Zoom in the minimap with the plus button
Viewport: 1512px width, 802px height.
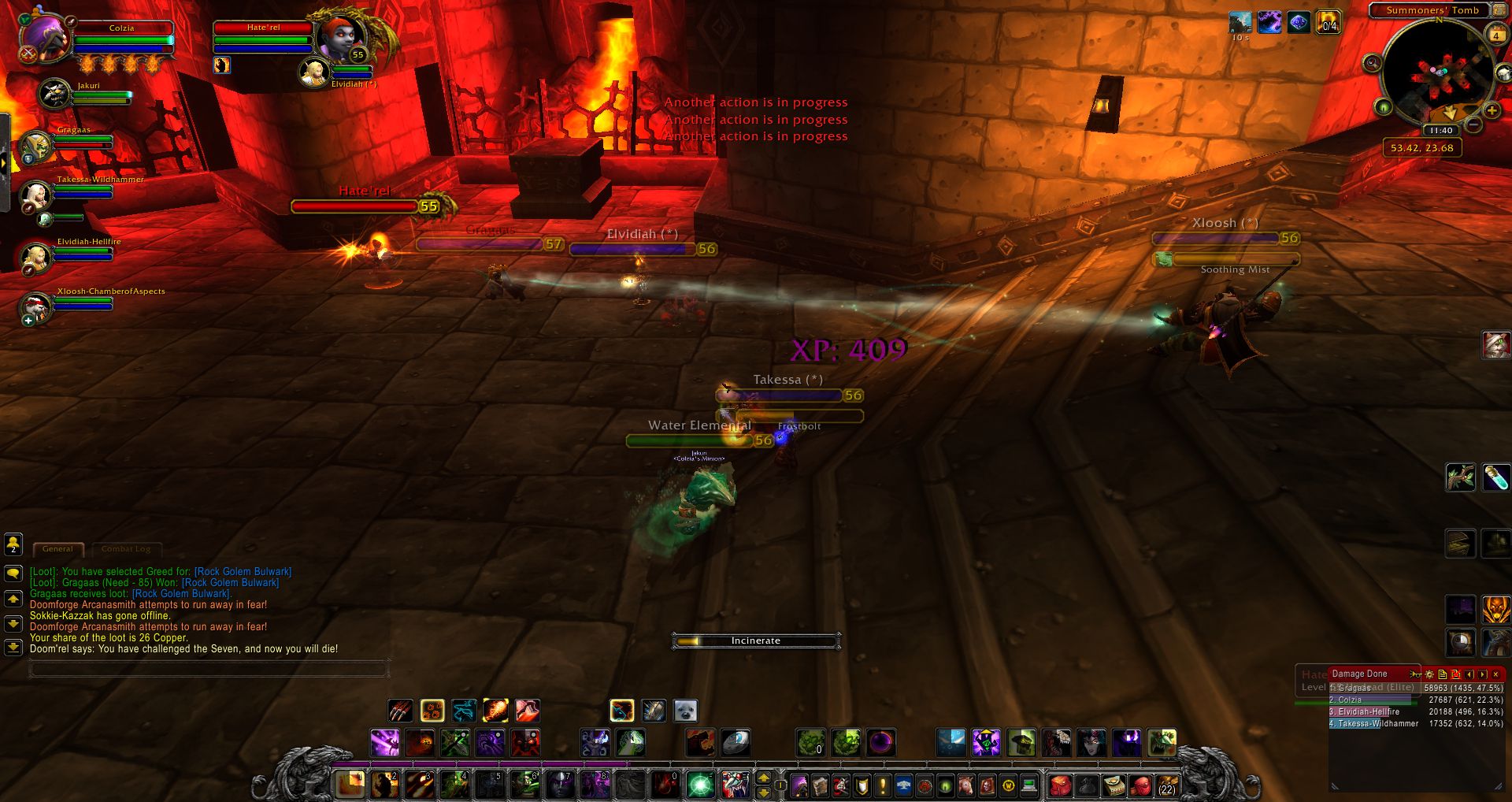click(x=1492, y=111)
